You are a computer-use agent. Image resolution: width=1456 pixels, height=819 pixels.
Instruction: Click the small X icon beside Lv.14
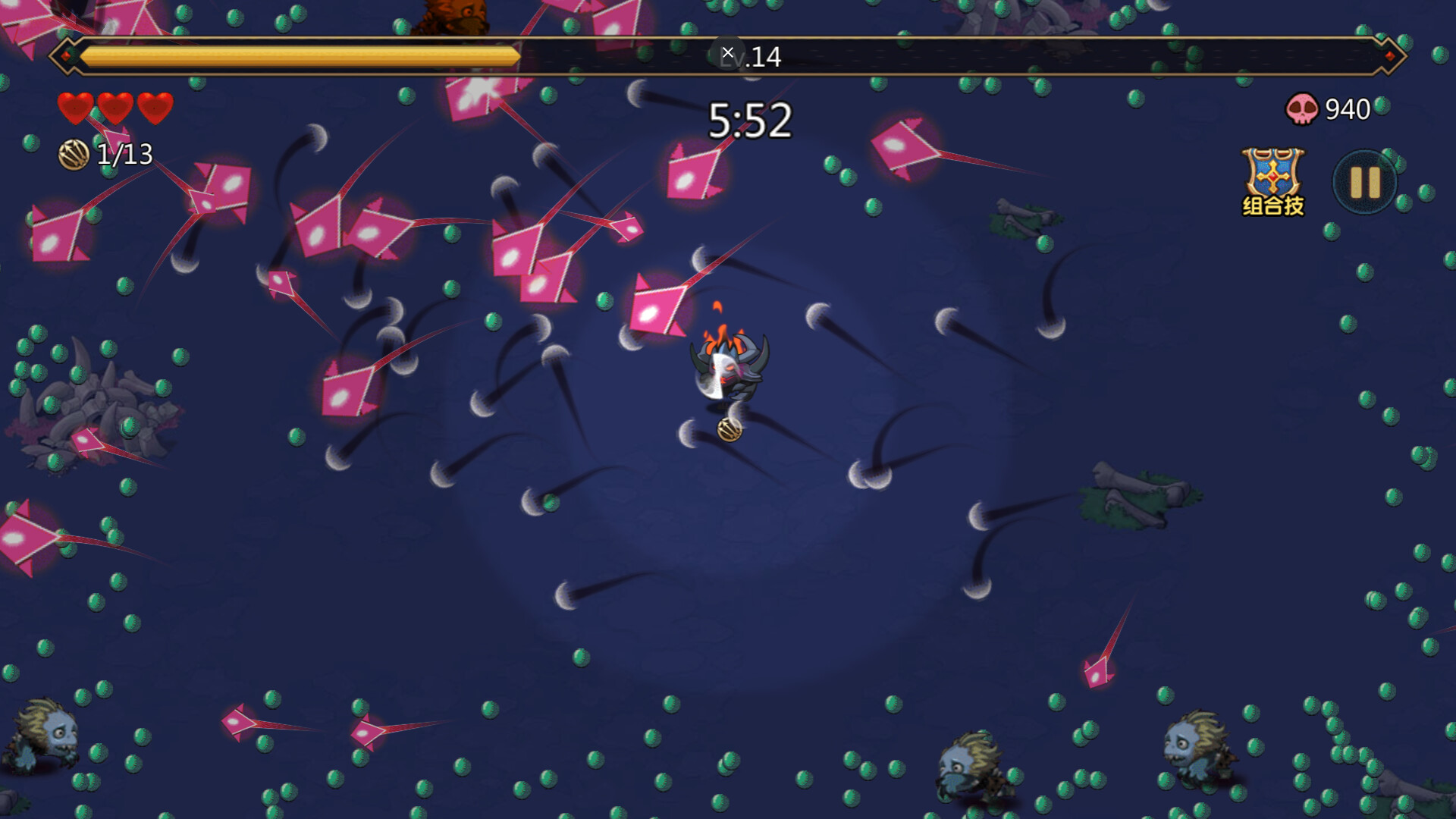tap(729, 52)
